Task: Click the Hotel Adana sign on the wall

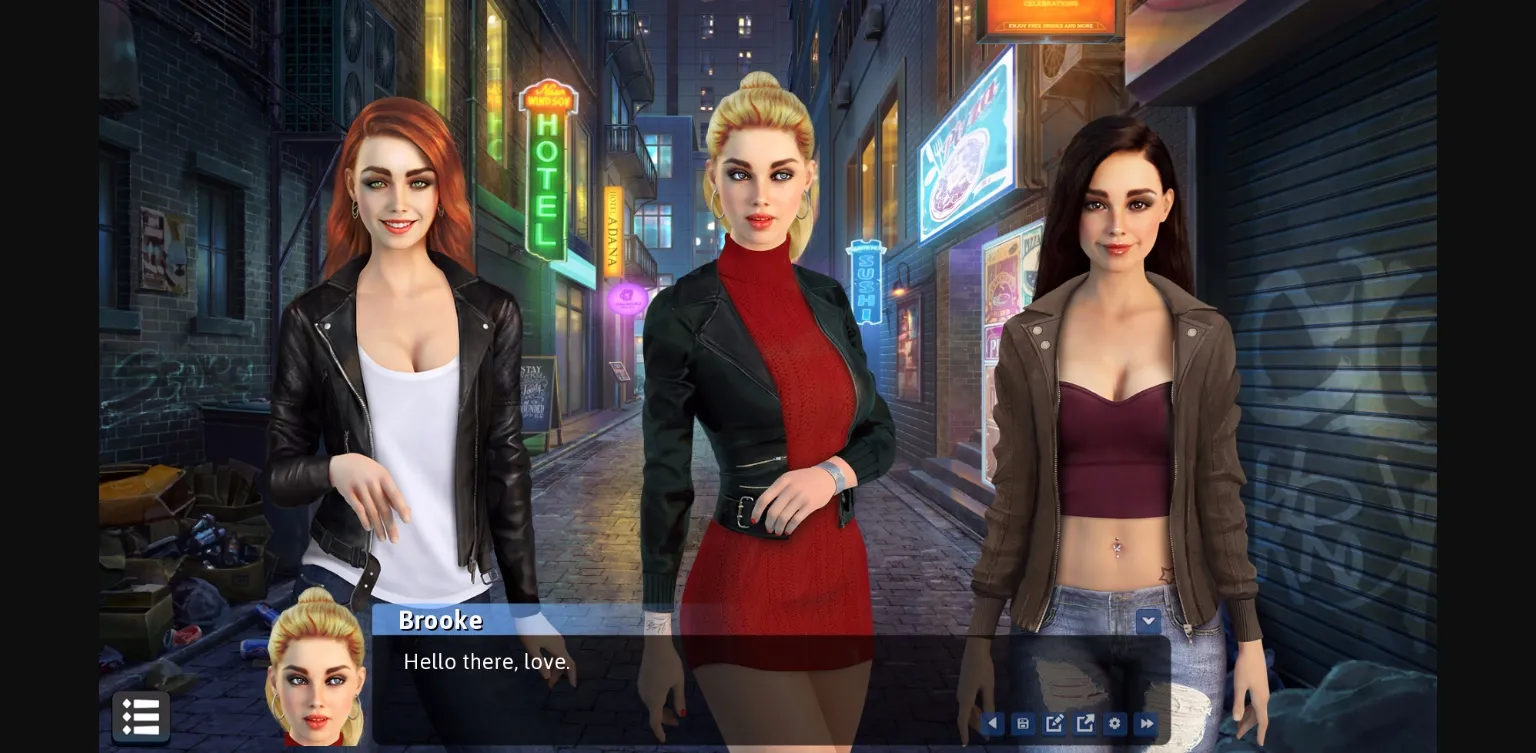Action: (611, 232)
